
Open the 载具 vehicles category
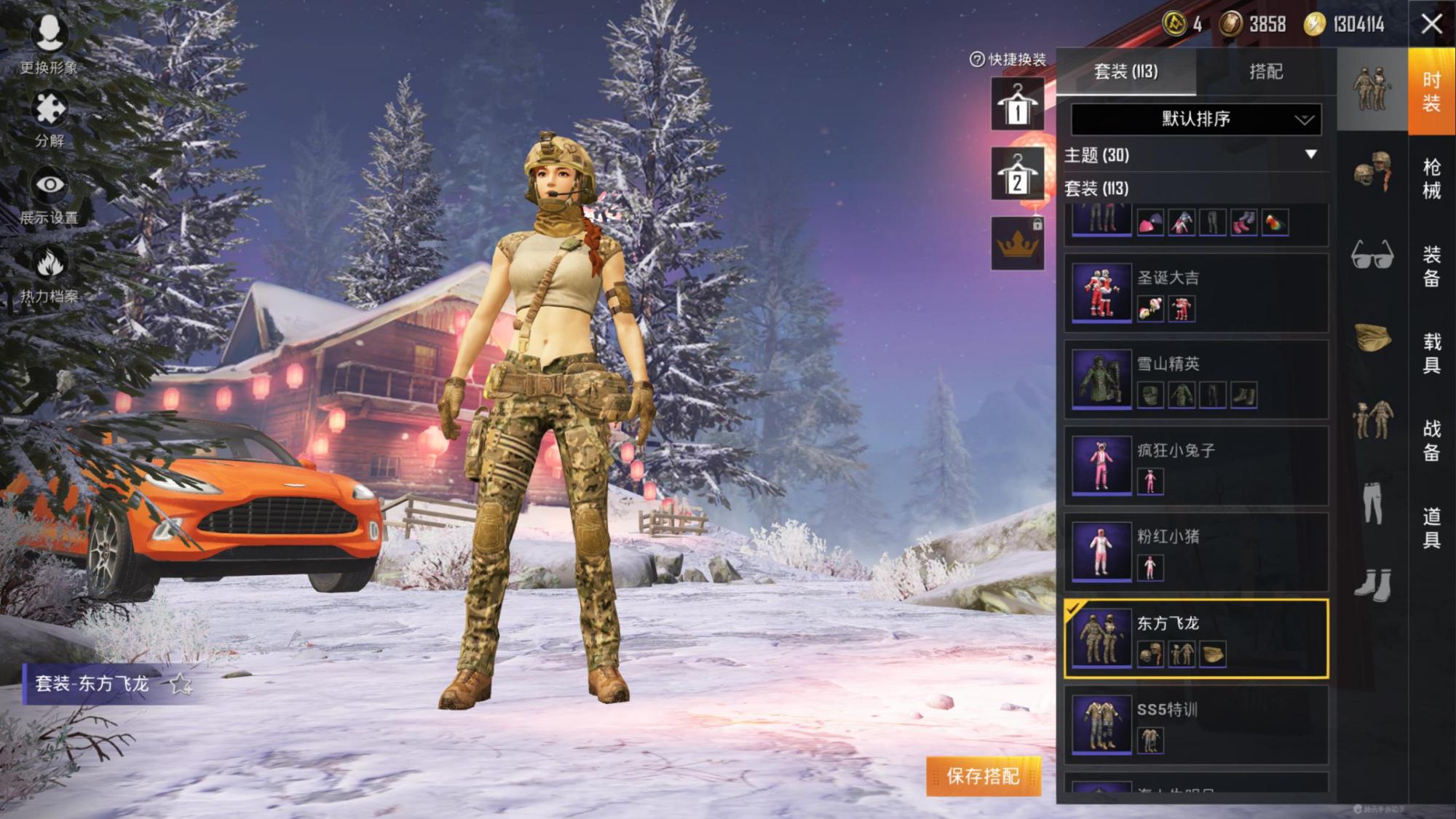pos(1431,353)
